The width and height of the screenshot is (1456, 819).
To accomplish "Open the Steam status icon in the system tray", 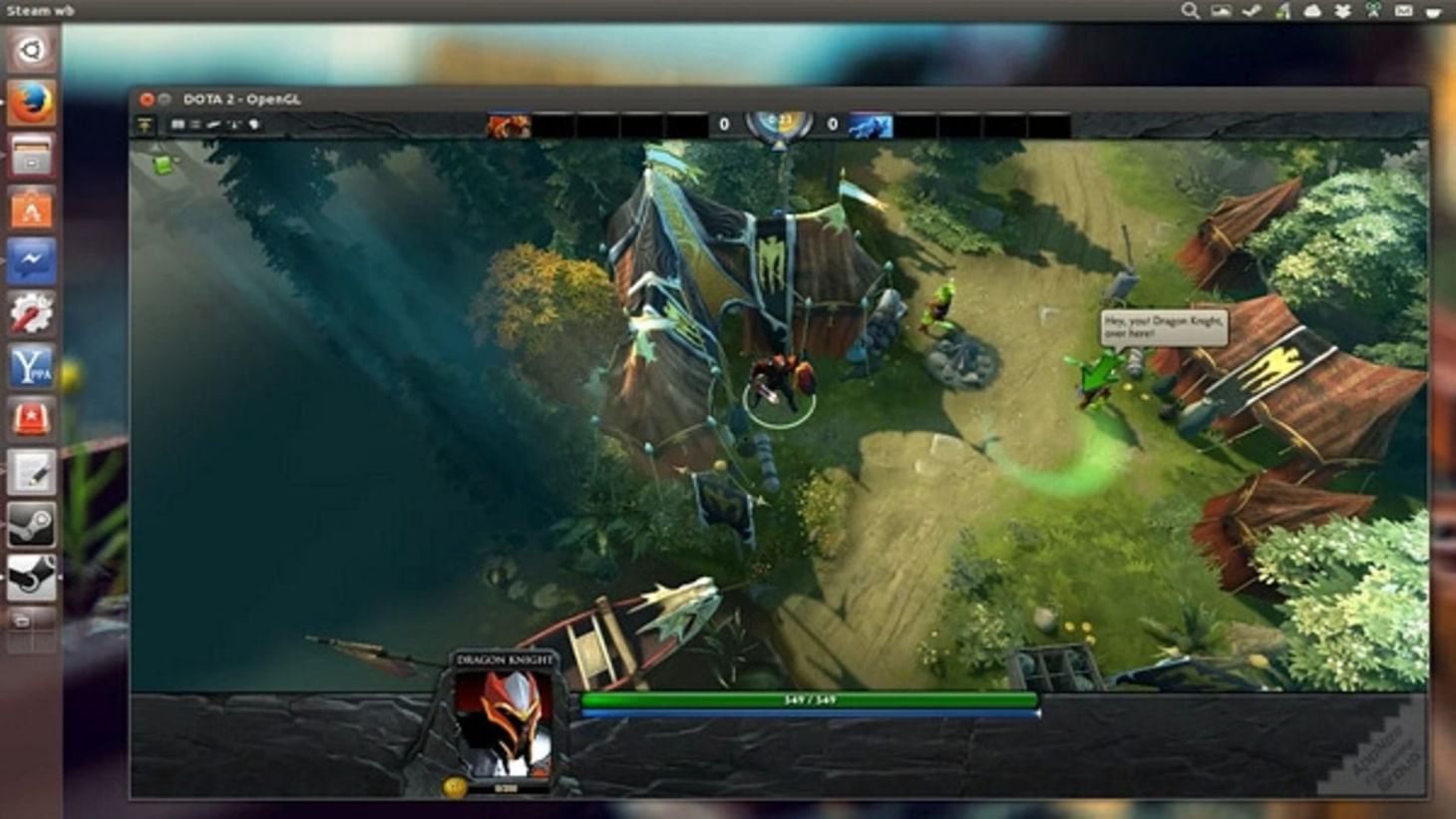I will 1250,10.
